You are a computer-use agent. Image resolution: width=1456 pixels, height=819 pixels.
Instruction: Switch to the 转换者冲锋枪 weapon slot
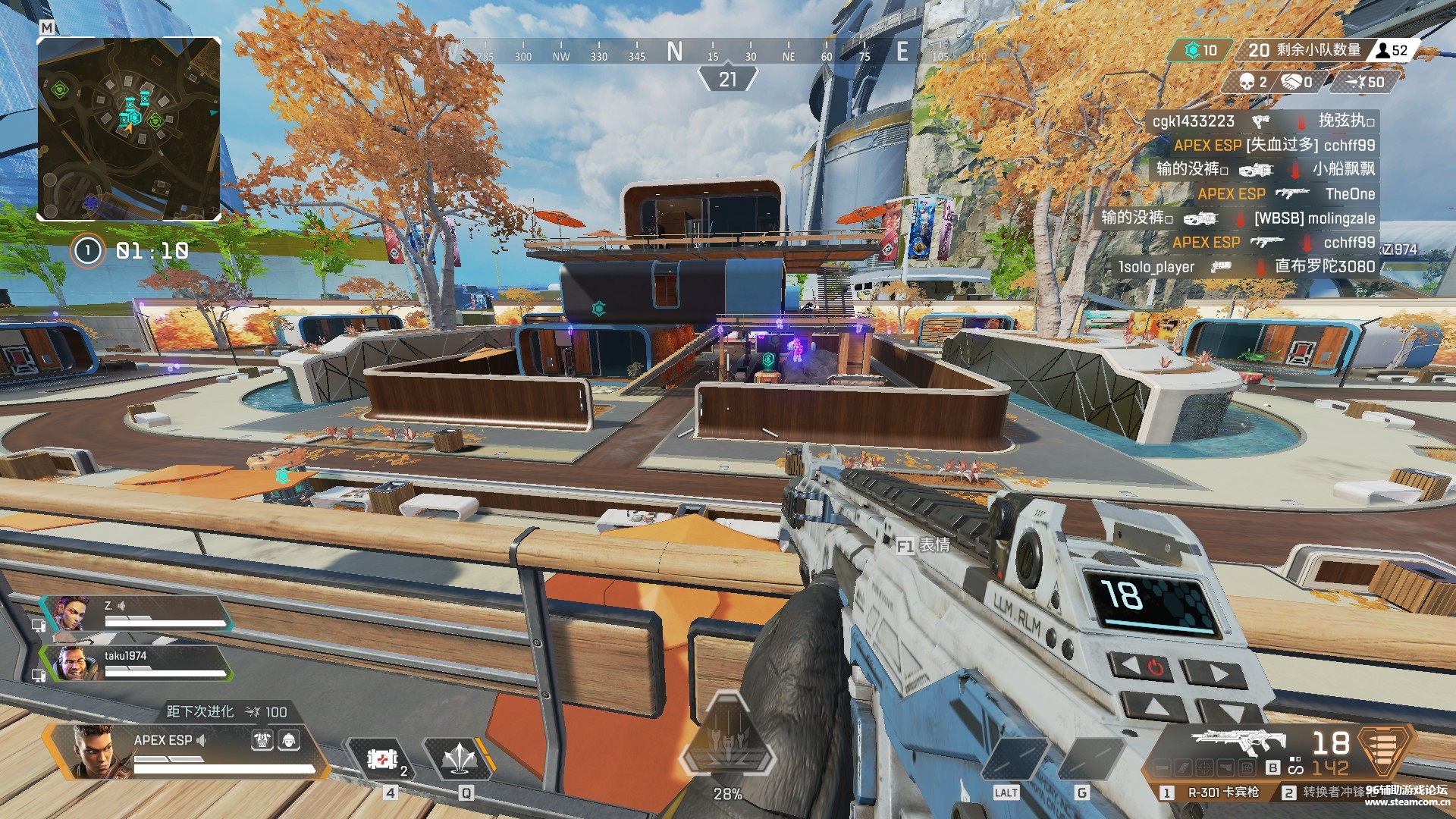tap(1332, 792)
